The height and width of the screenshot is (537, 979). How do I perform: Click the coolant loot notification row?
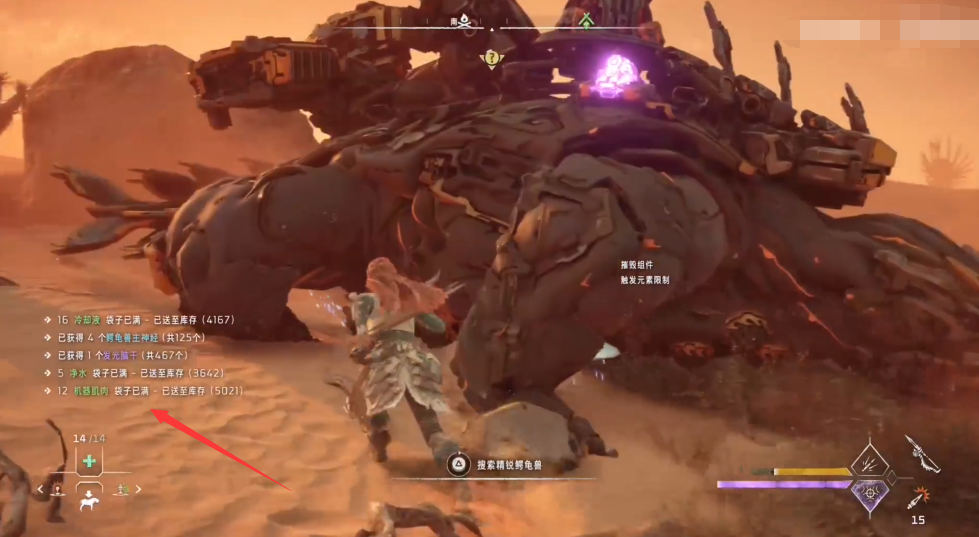[x=138, y=320]
